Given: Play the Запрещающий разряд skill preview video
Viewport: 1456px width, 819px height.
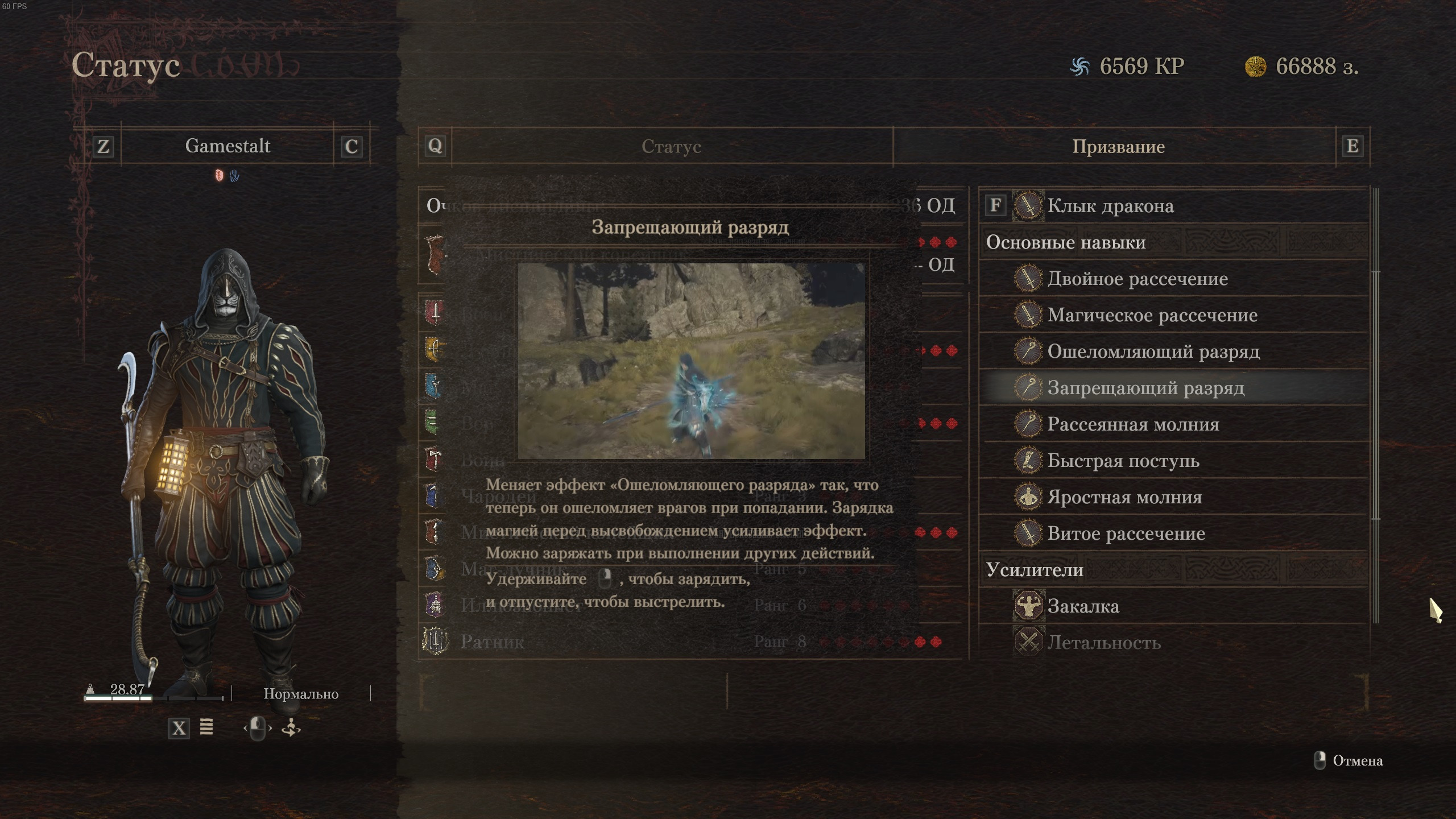Looking at the screenshot, I should (x=691, y=361).
